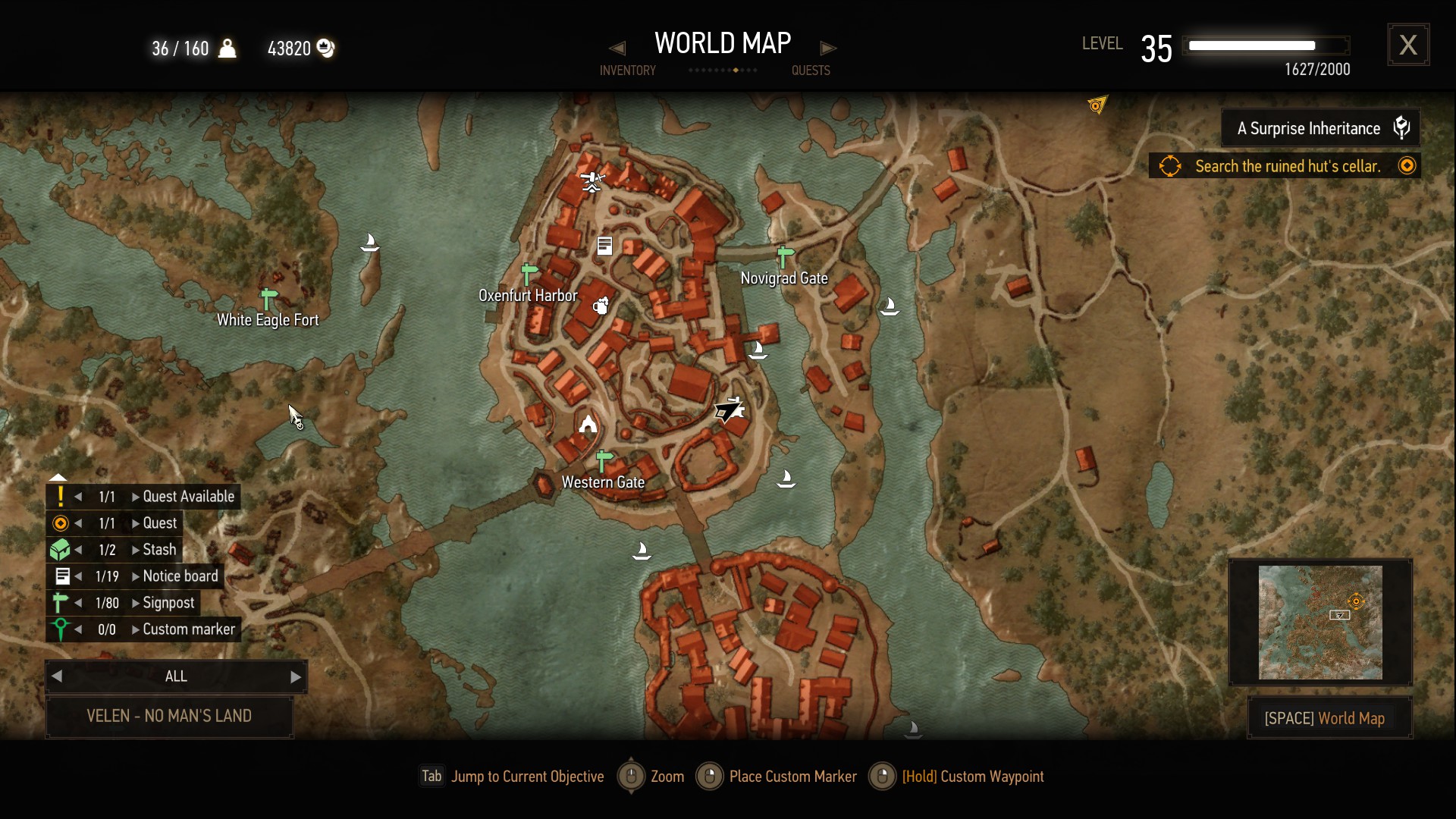Click the region minimap thumbnail

pos(1320,623)
